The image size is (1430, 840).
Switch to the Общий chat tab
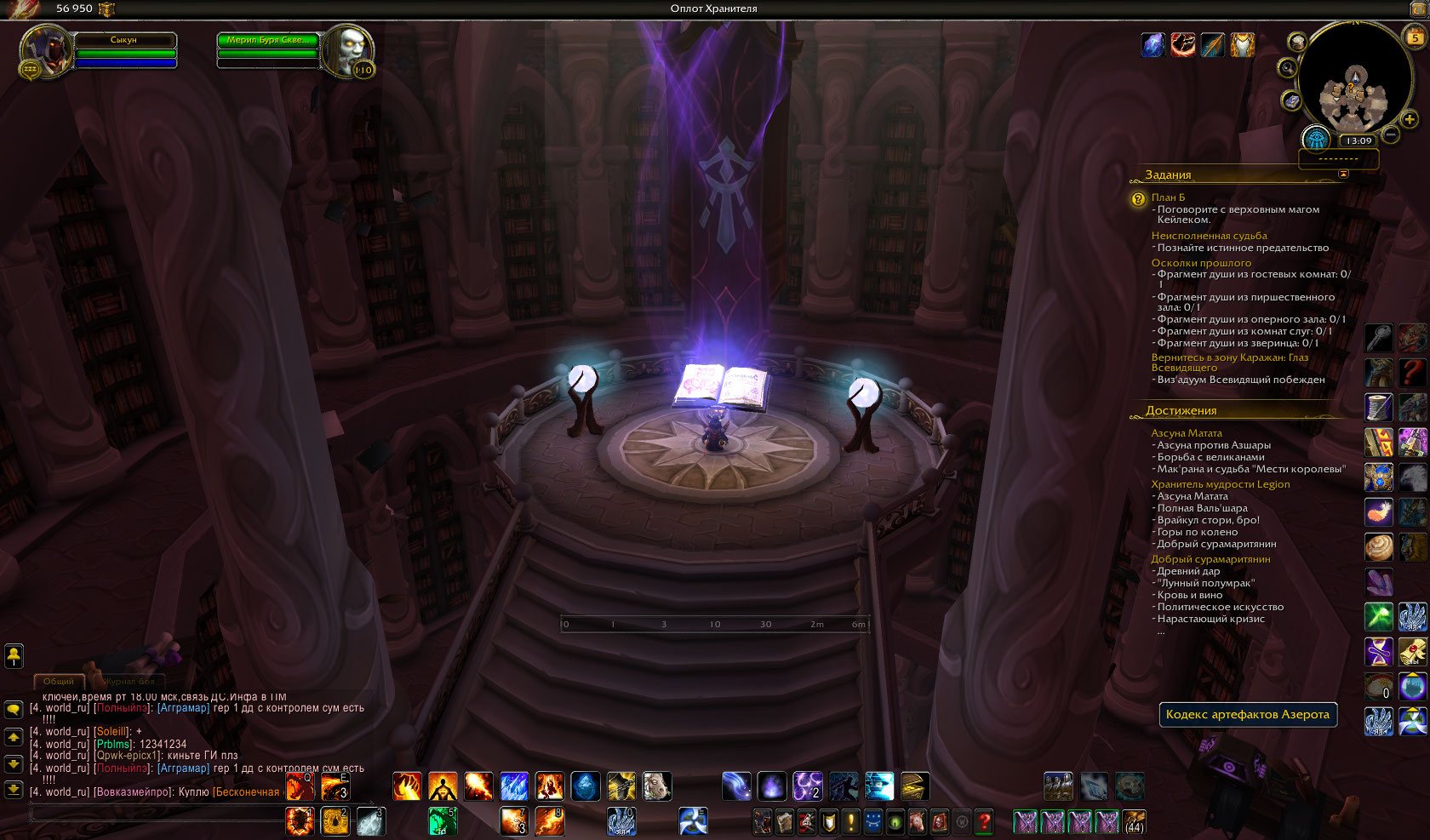coord(58,681)
